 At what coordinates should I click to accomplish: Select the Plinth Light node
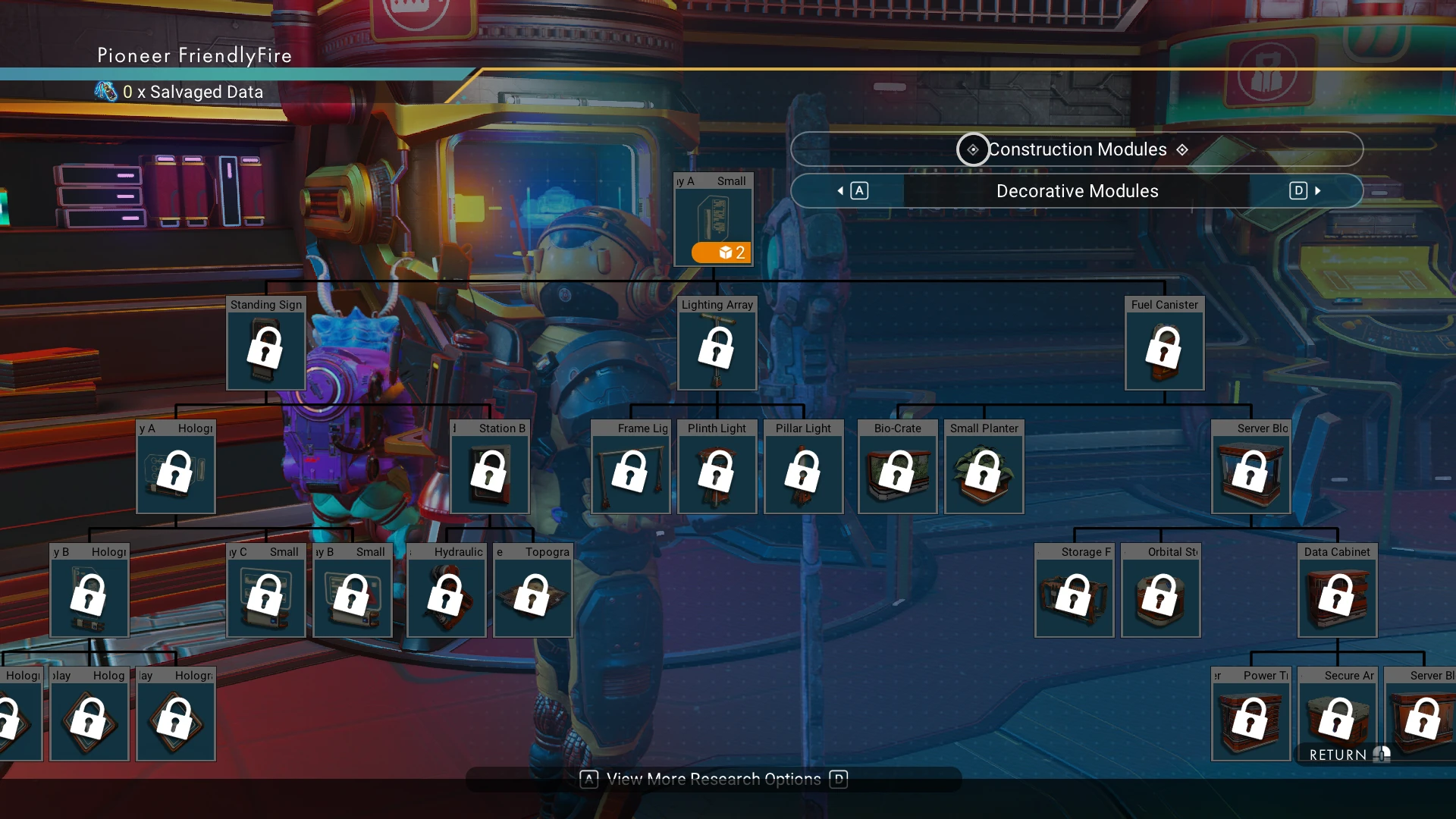(717, 467)
